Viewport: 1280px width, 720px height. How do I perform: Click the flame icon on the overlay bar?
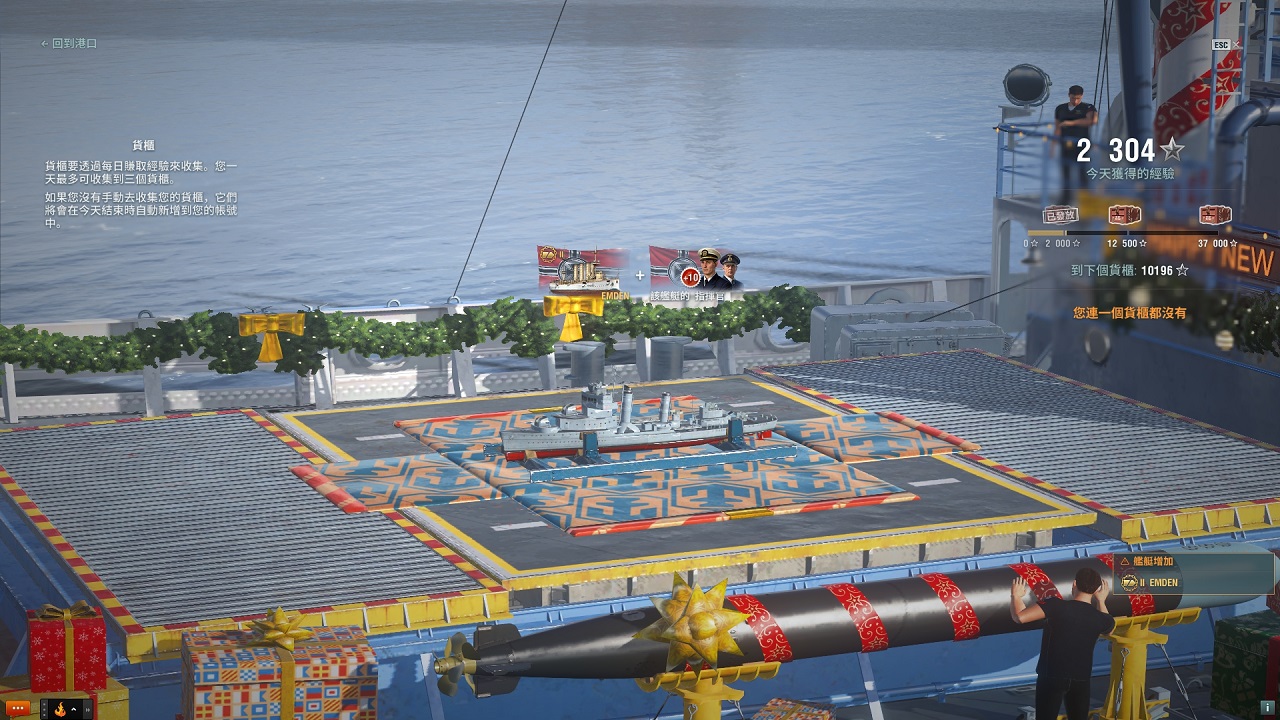coord(59,710)
